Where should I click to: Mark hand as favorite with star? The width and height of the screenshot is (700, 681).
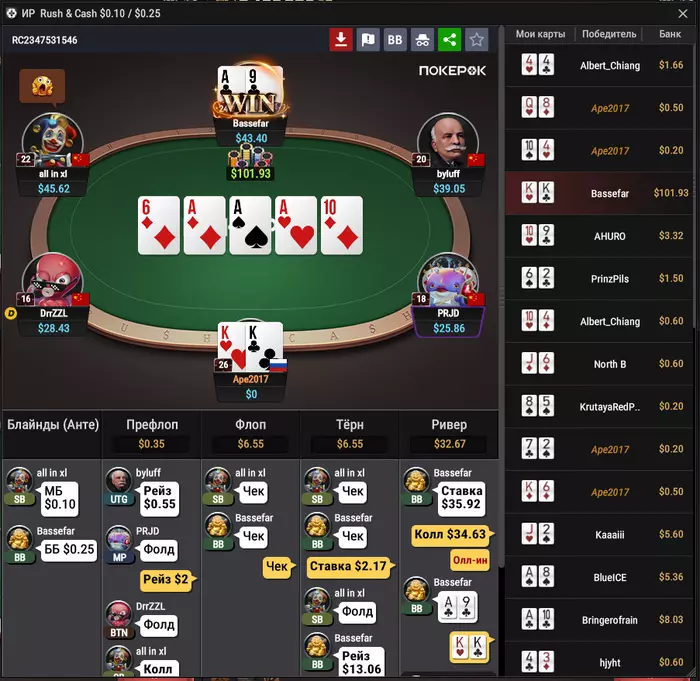click(477, 40)
